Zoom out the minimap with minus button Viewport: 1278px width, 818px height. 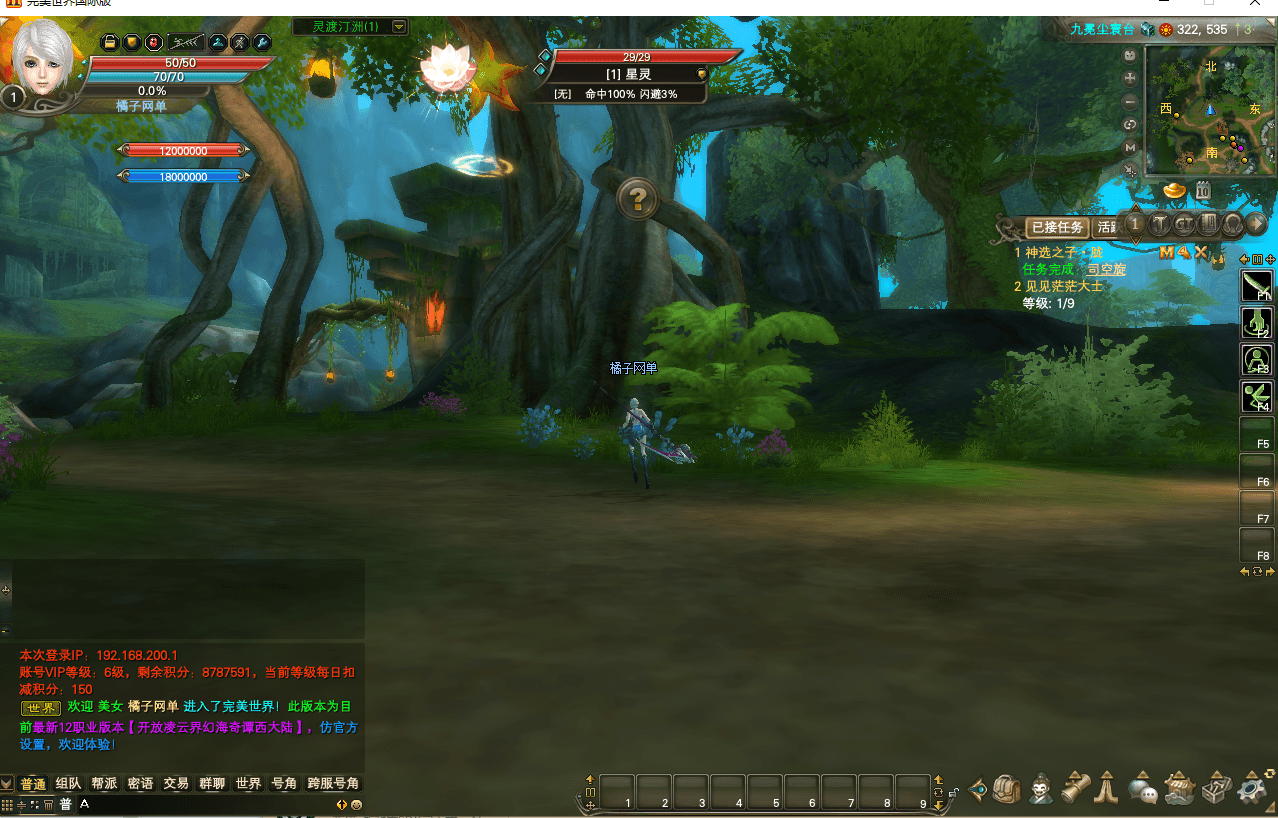[1130, 101]
